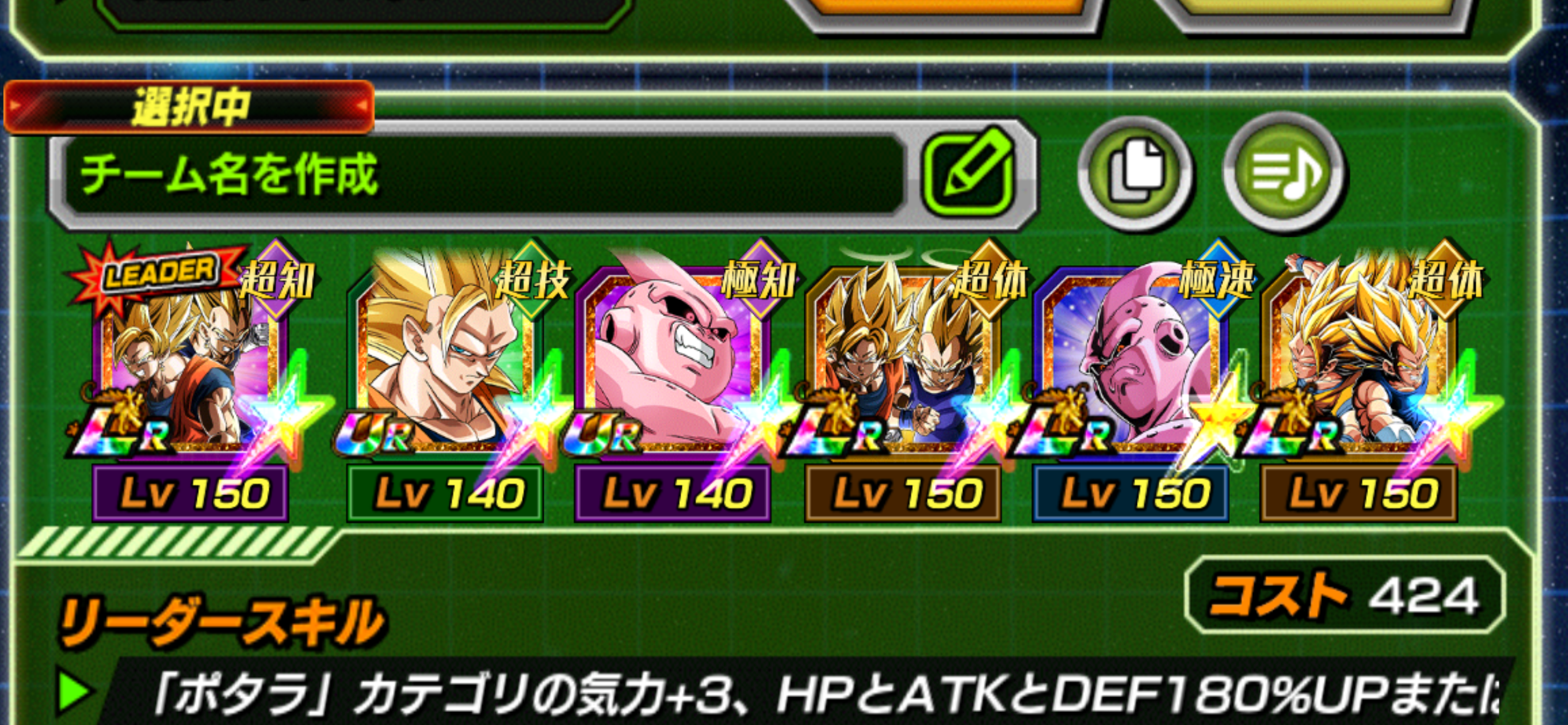
Task: Open the music playlist button
Action: 1283,173
